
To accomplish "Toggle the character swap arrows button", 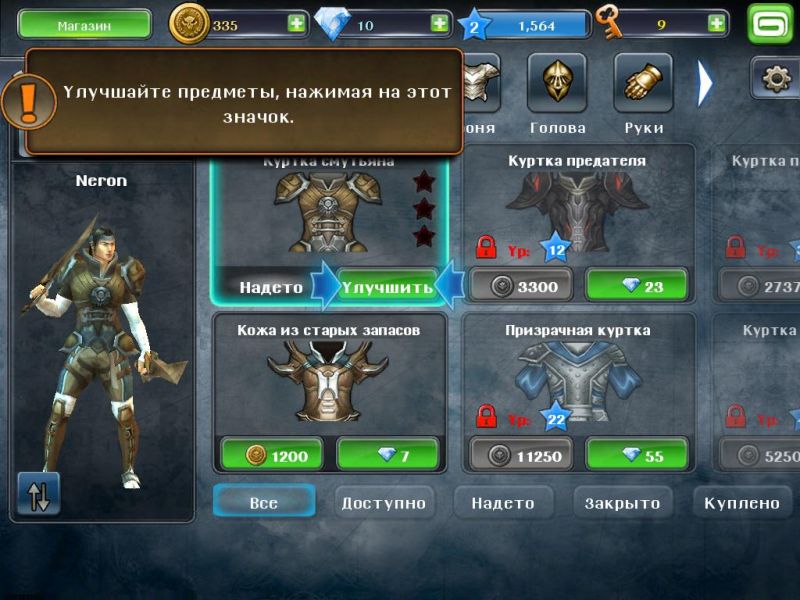I will [x=39, y=494].
